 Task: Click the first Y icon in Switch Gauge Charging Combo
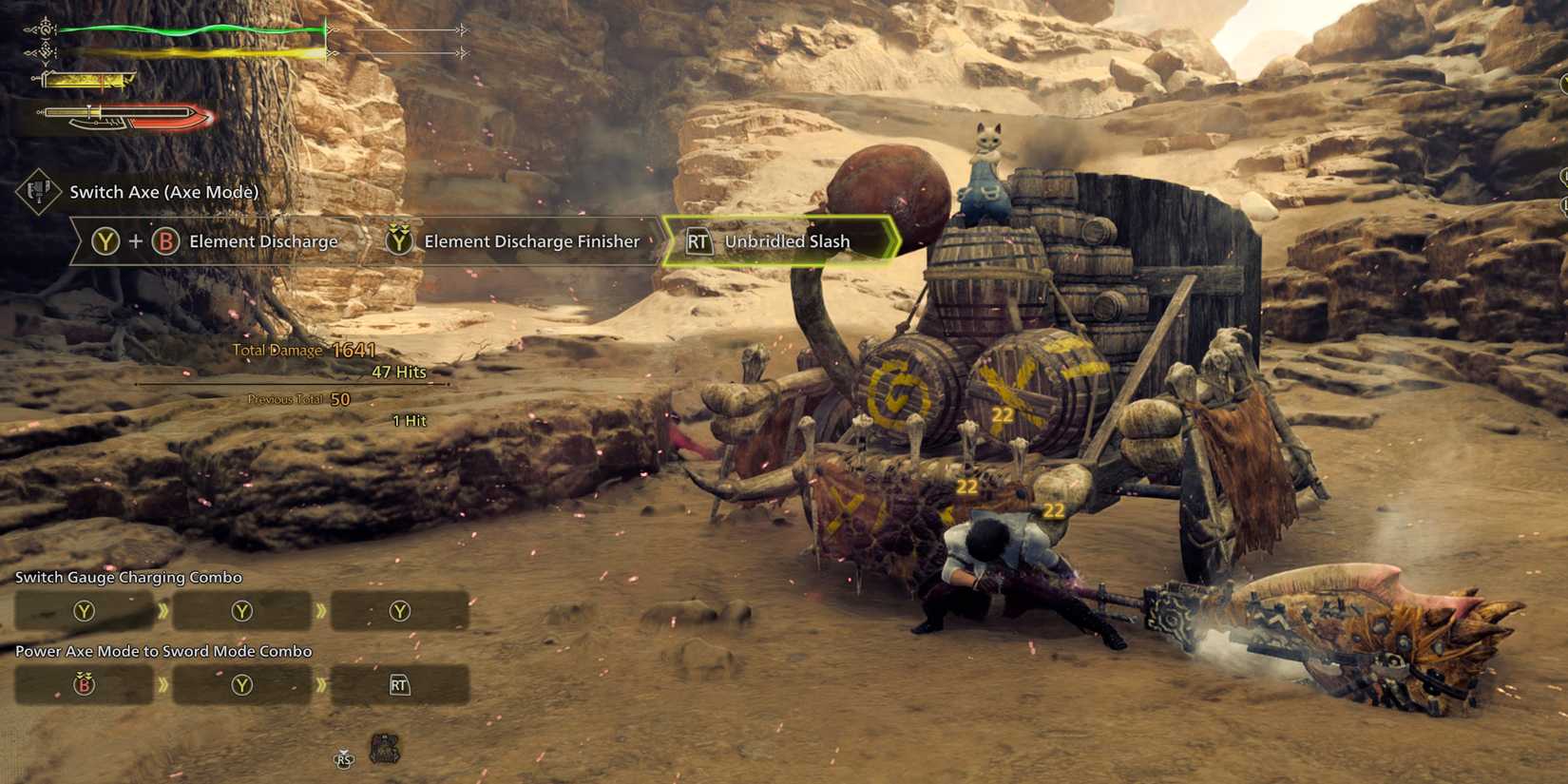click(x=84, y=611)
